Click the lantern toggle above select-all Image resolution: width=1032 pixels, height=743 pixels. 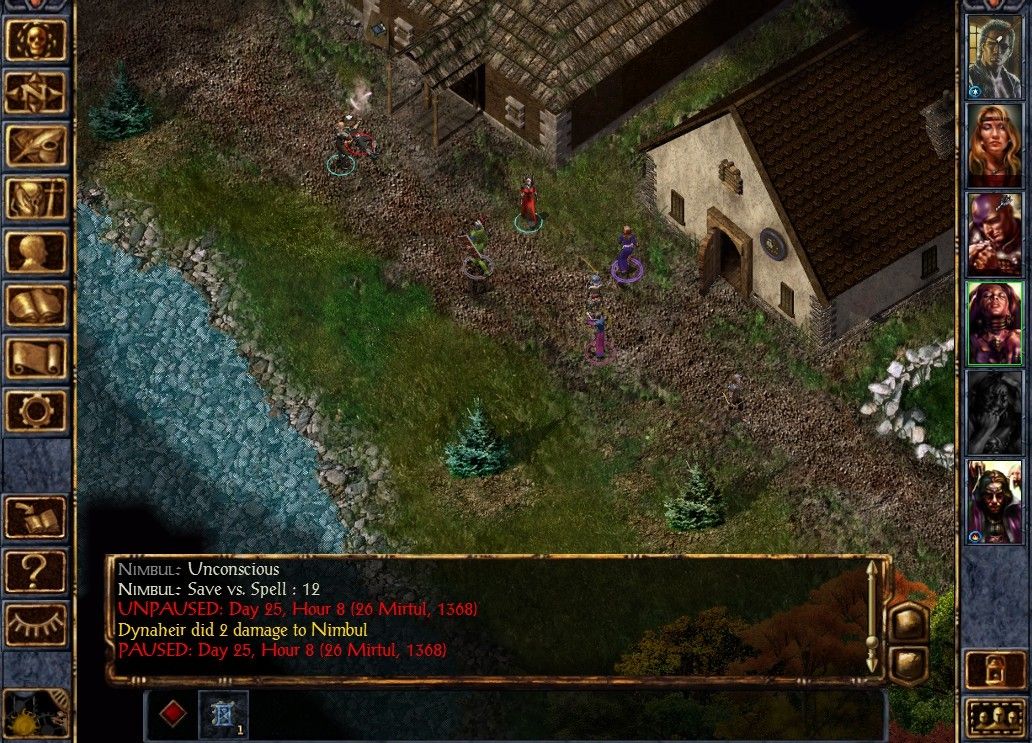tap(994, 670)
